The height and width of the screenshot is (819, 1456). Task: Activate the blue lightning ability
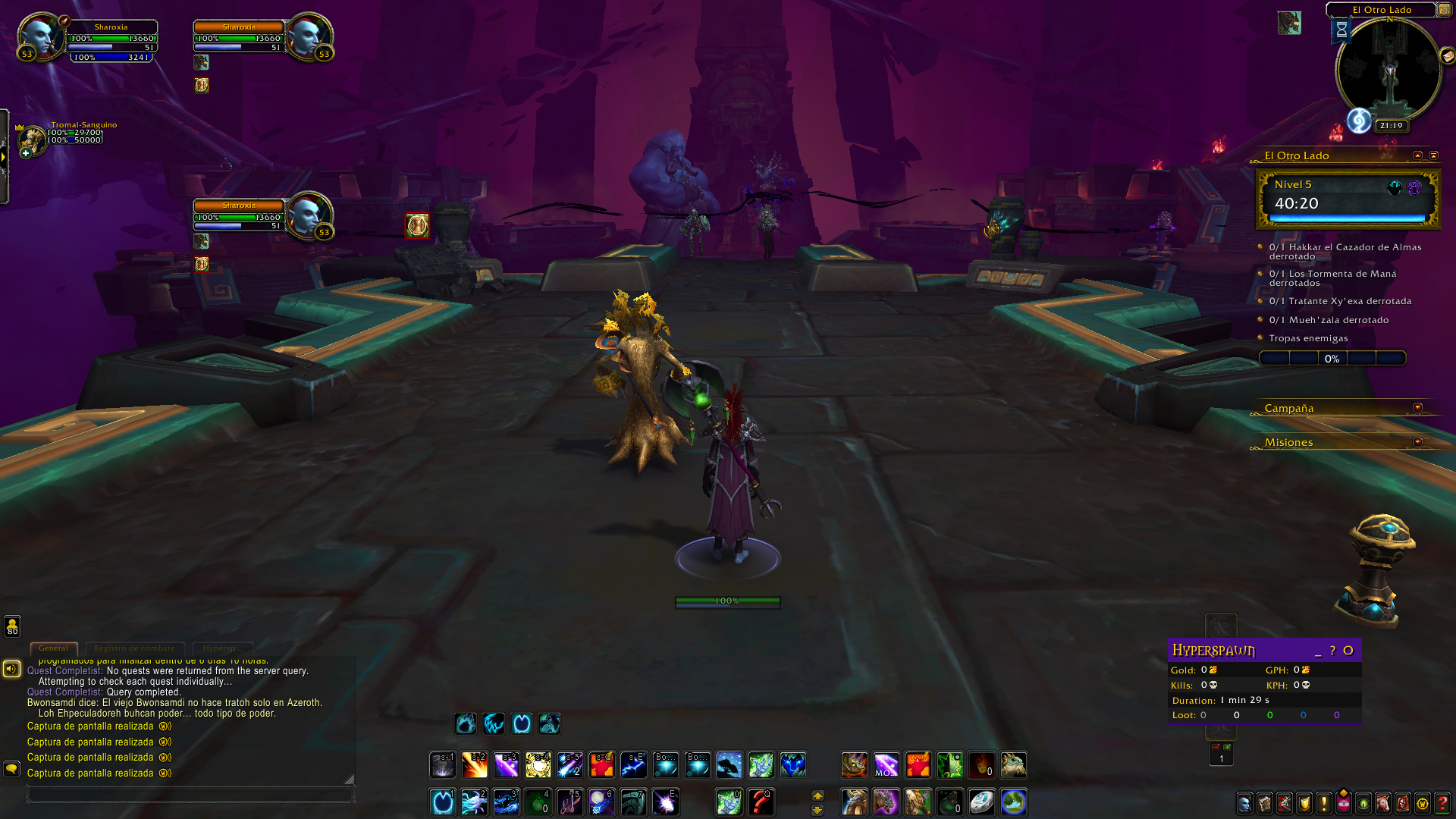(633, 765)
